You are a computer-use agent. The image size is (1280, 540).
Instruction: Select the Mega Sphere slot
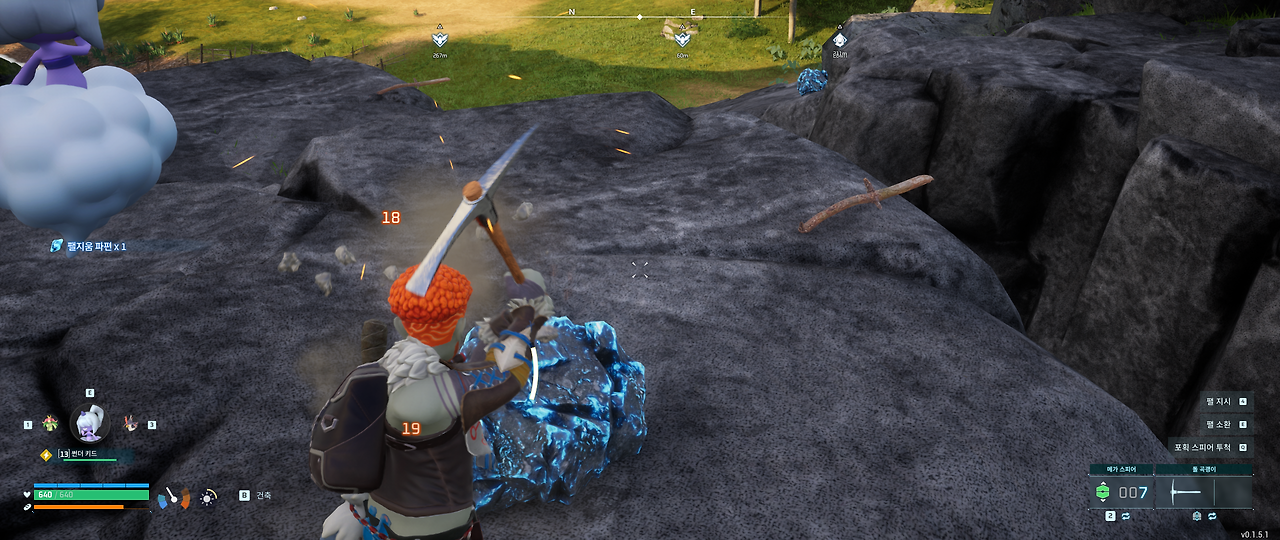[x=1120, y=492]
